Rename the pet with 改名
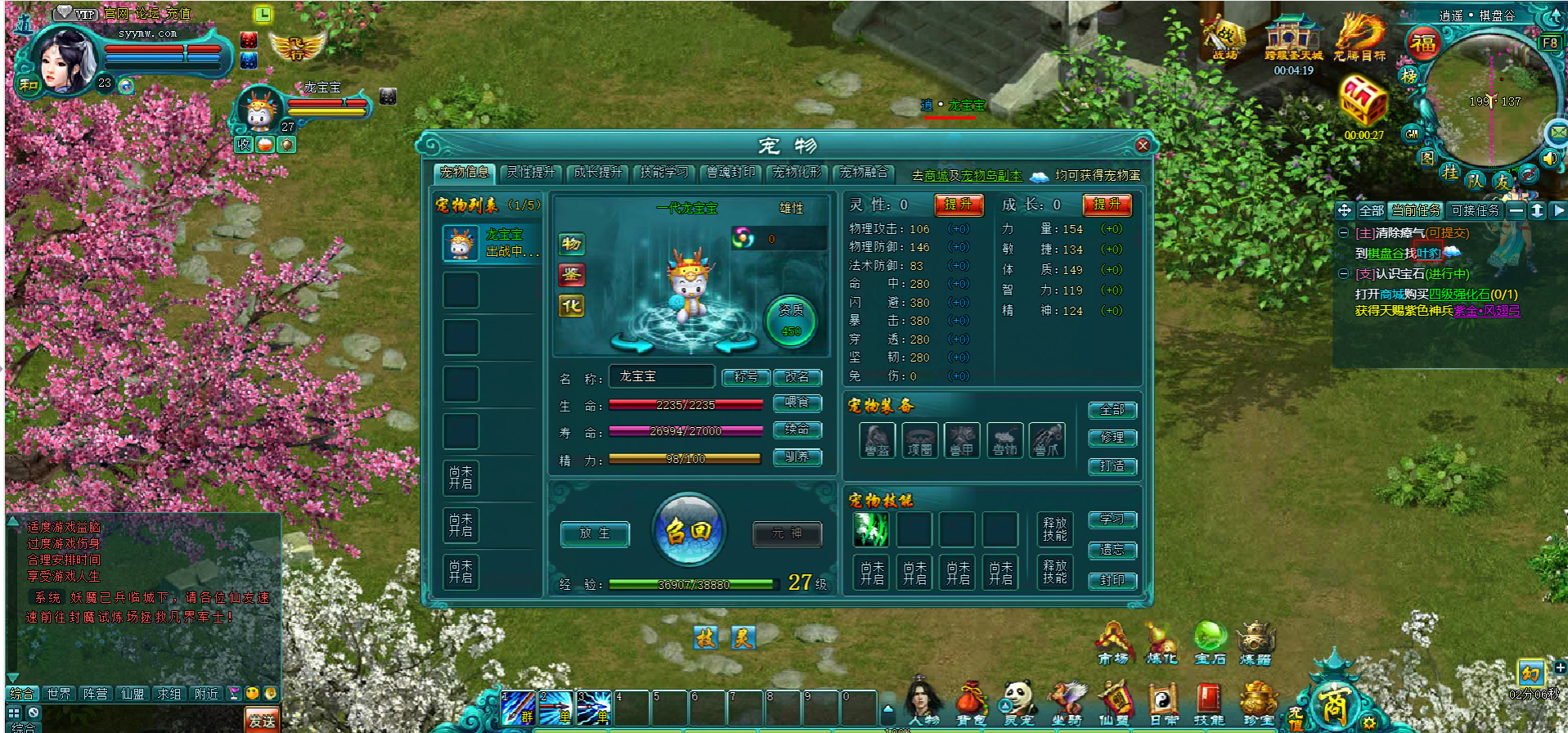 click(797, 377)
